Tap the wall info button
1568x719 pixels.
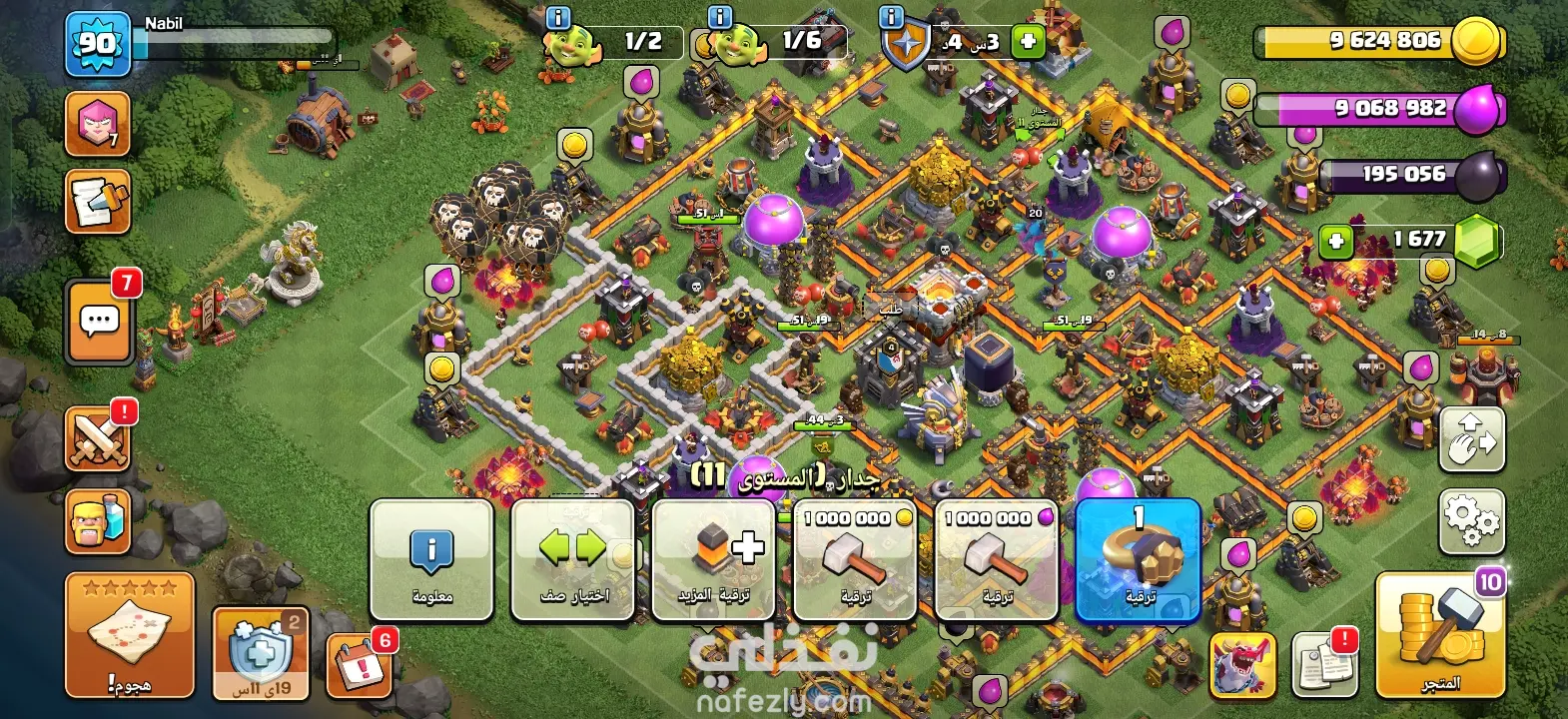click(x=432, y=560)
